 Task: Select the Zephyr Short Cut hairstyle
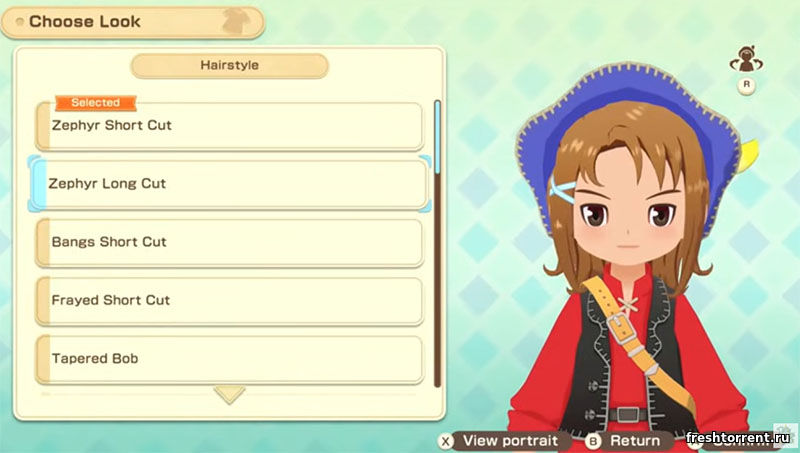[x=230, y=127]
